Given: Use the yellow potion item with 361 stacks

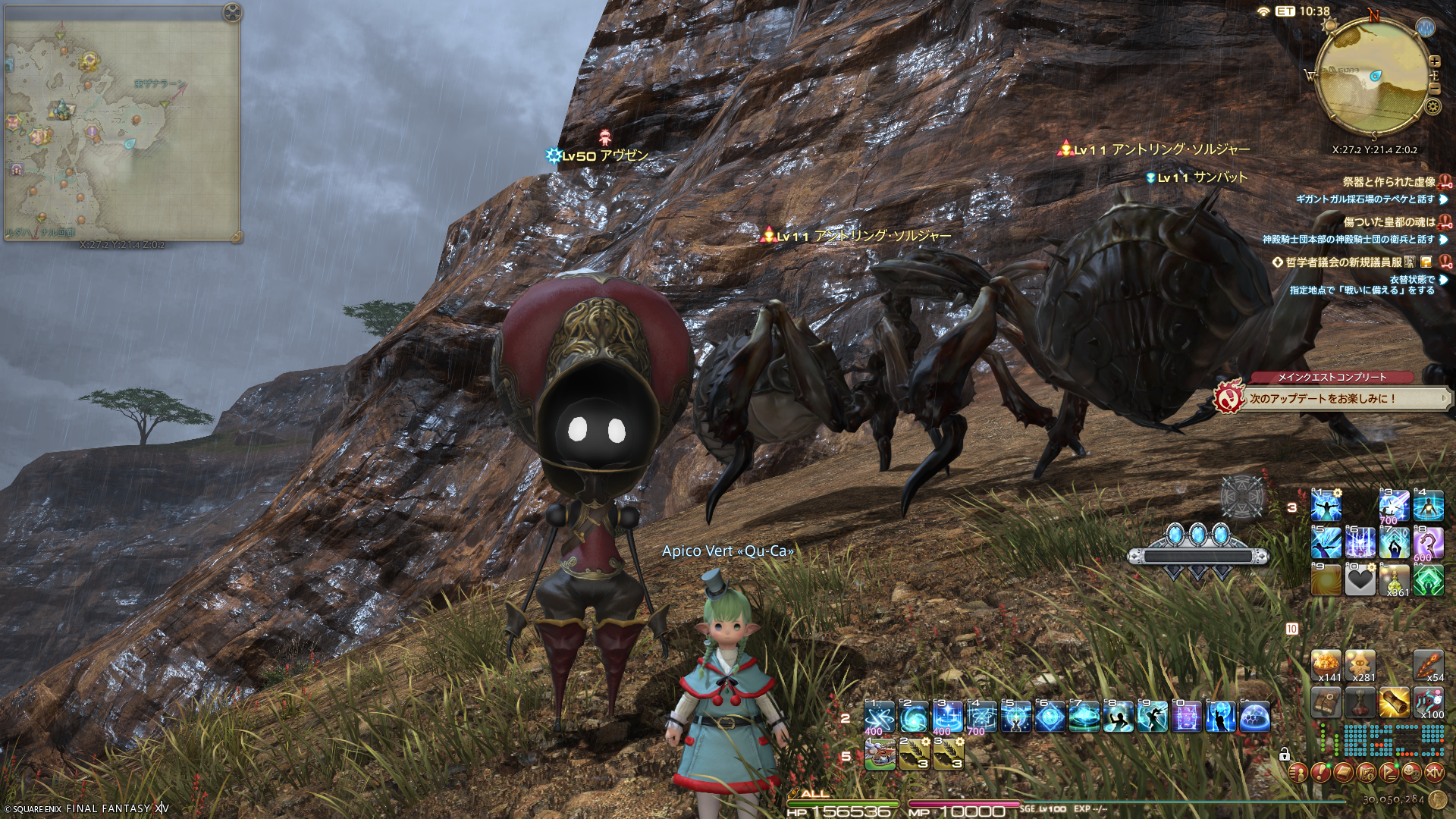Looking at the screenshot, I should coord(1394,580).
